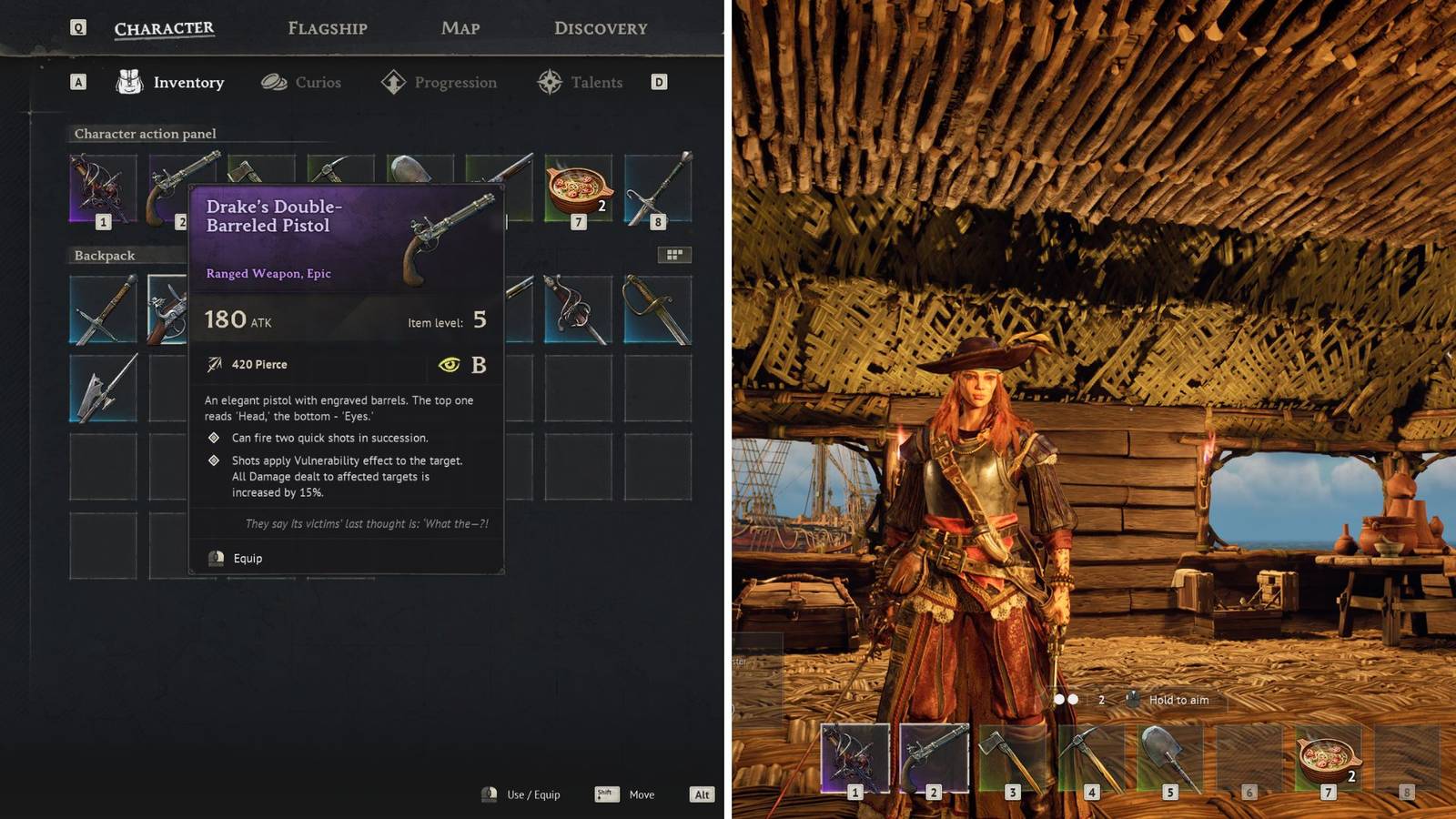The width and height of the screenshot is (1456, 819).
Task: Select the soup bowl in hotbar slot 7
Action: pyautogui.click(x=1327, y=758)
